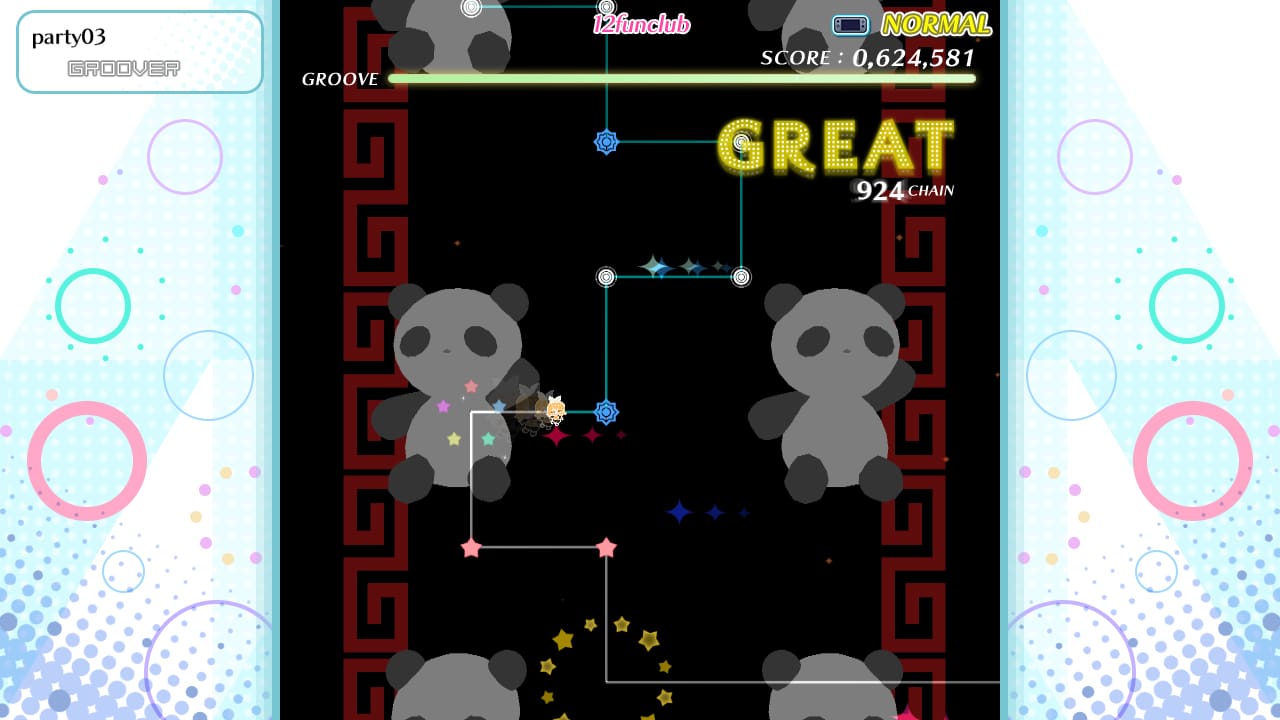The width and height of the screenshot is (1280, 720).
Task: Toggle the NORMAL difficulty indicator
Action: click(933, 22)
